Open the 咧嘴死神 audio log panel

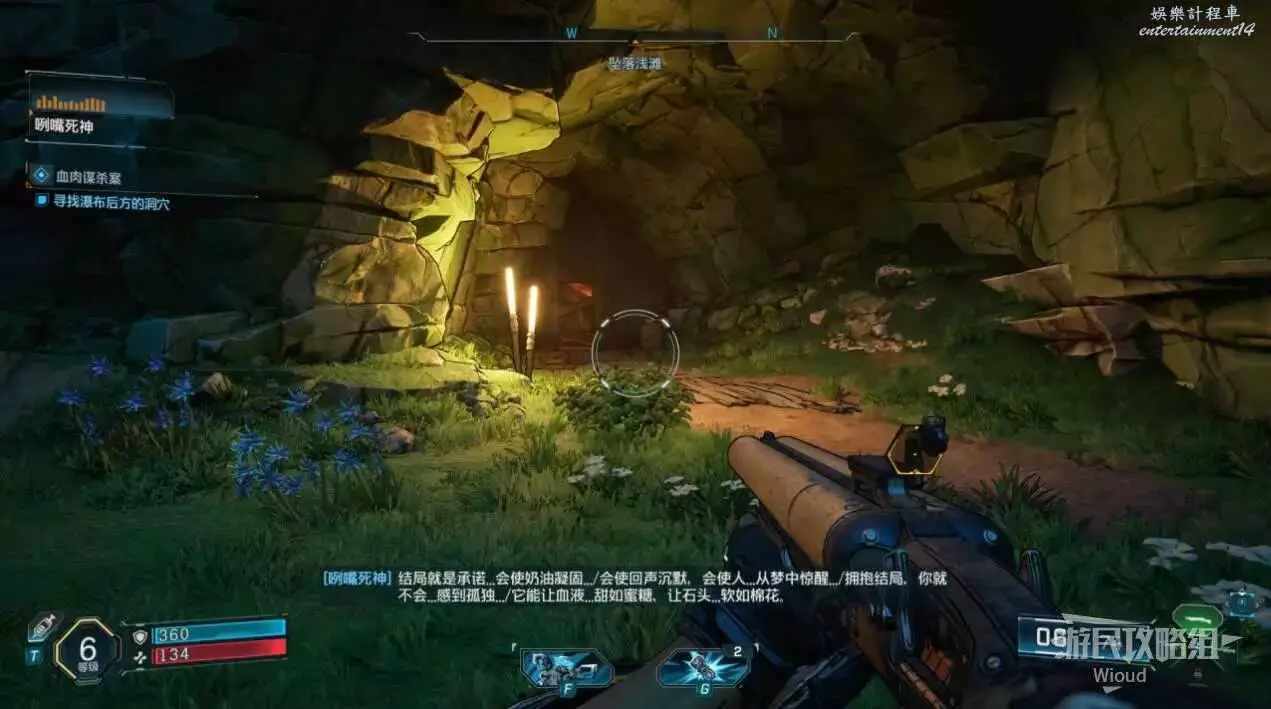tap(100, 110)
